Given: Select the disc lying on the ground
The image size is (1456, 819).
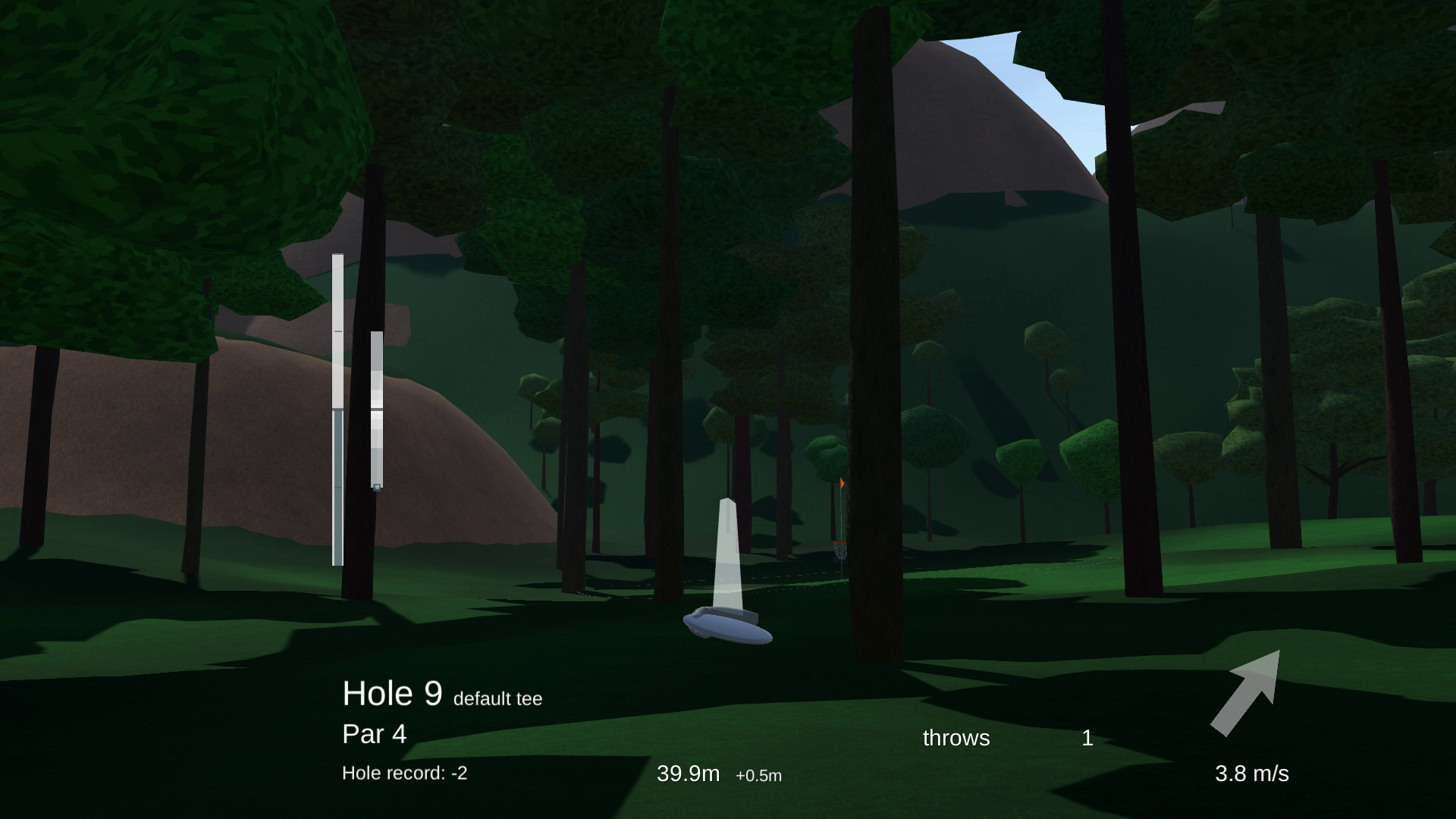Looking at the screenshot, I should tap(726, 627).
